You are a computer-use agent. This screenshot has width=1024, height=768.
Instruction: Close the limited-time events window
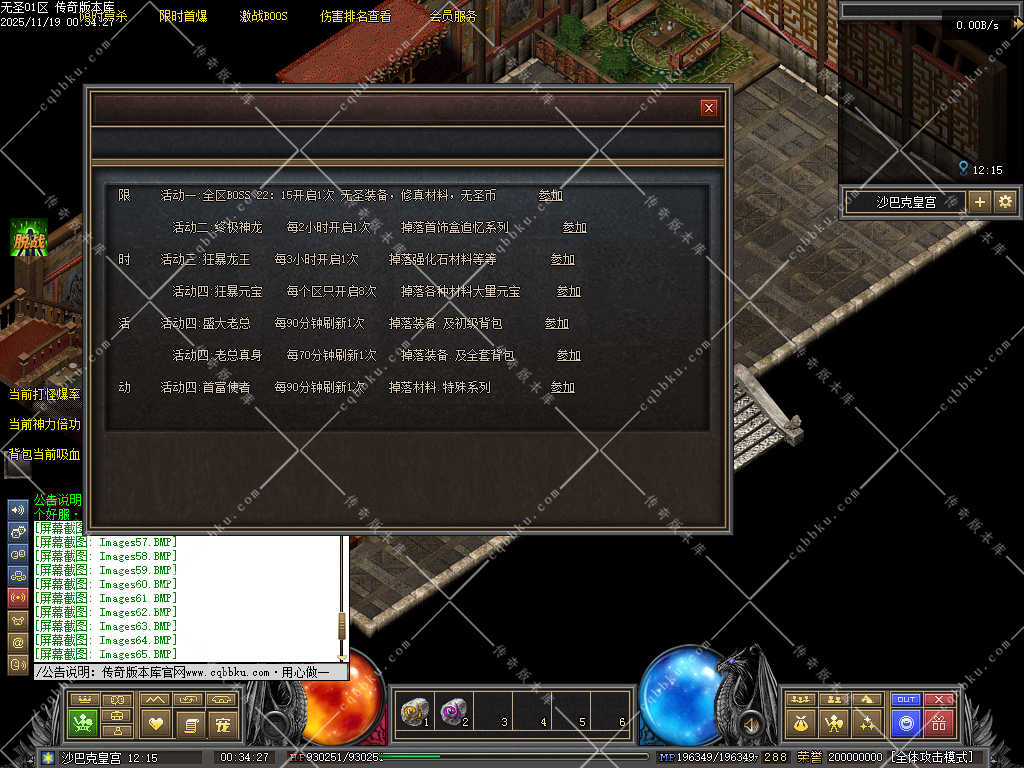pos(709,108)
